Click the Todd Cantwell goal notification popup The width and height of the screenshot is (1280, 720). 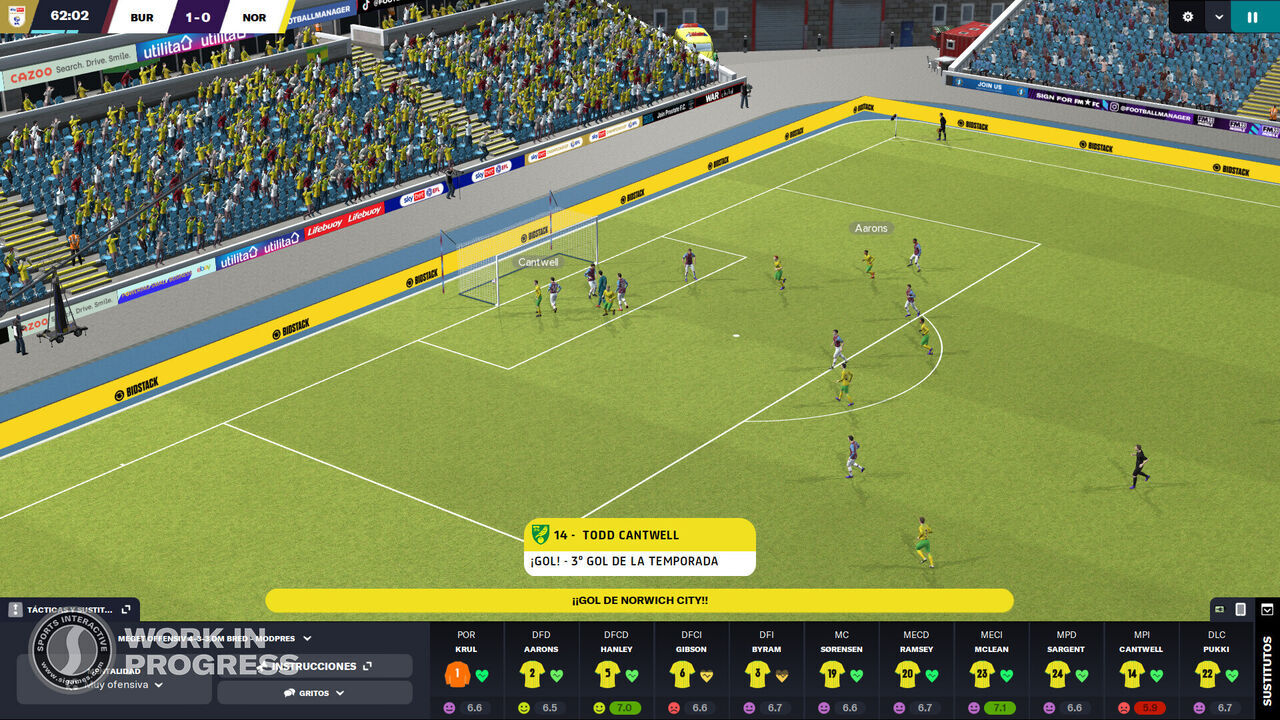tap(640, 546)
